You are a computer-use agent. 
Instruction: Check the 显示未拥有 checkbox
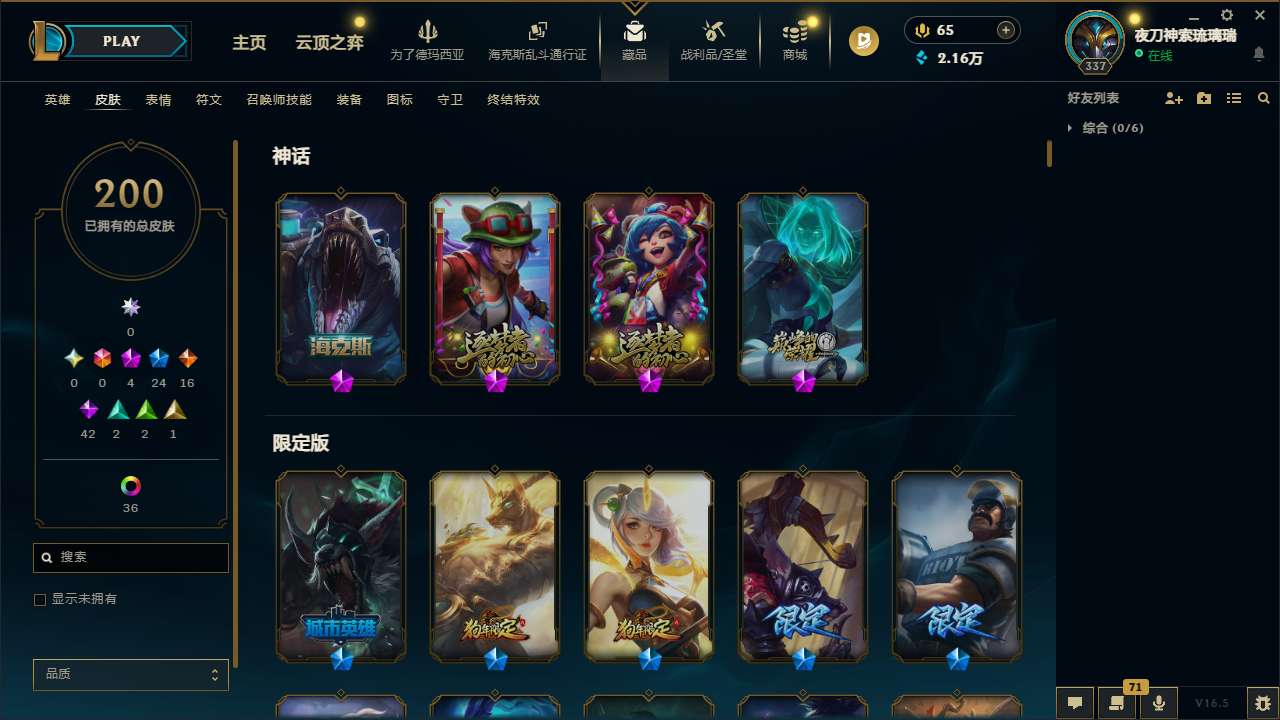(40, 599)
